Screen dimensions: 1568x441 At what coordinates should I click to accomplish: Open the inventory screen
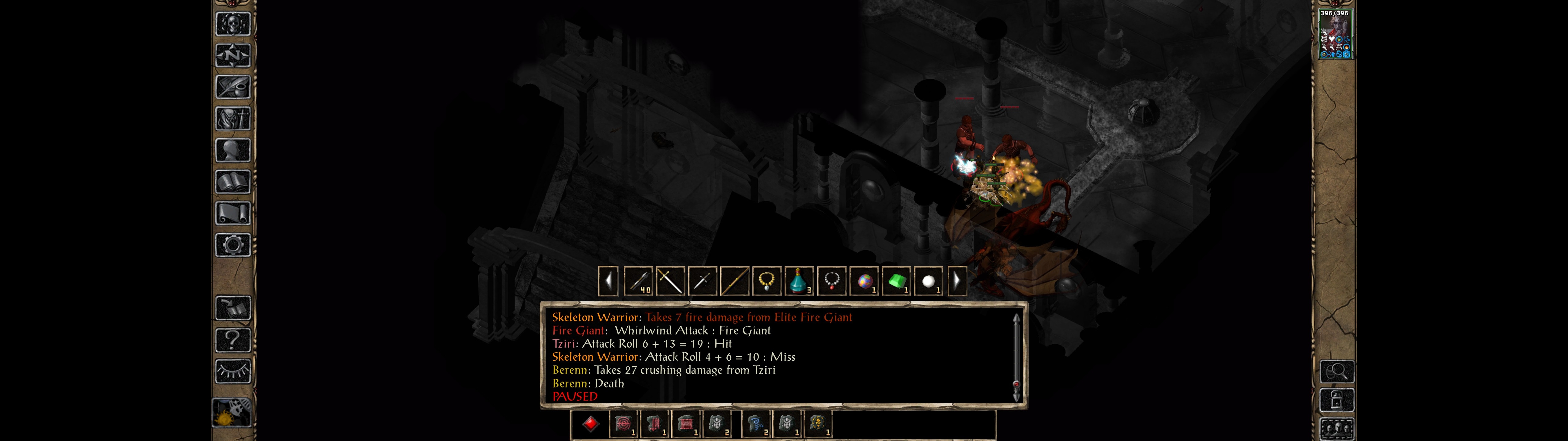[x=232, y=119]
